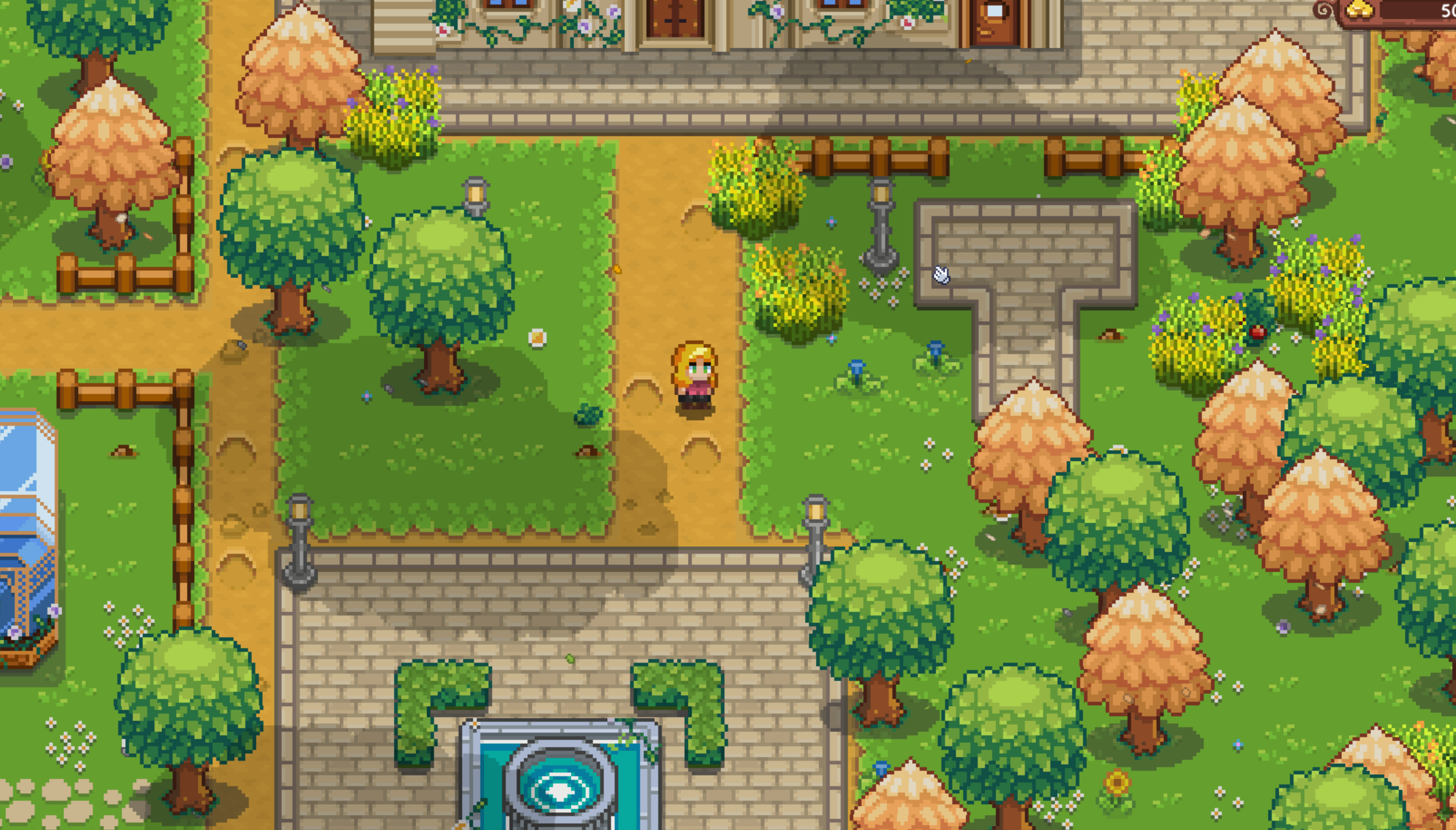Select the stone lamp post near the path junction
This screenshot has width=1456, height=830.
[x=879, y=225]
